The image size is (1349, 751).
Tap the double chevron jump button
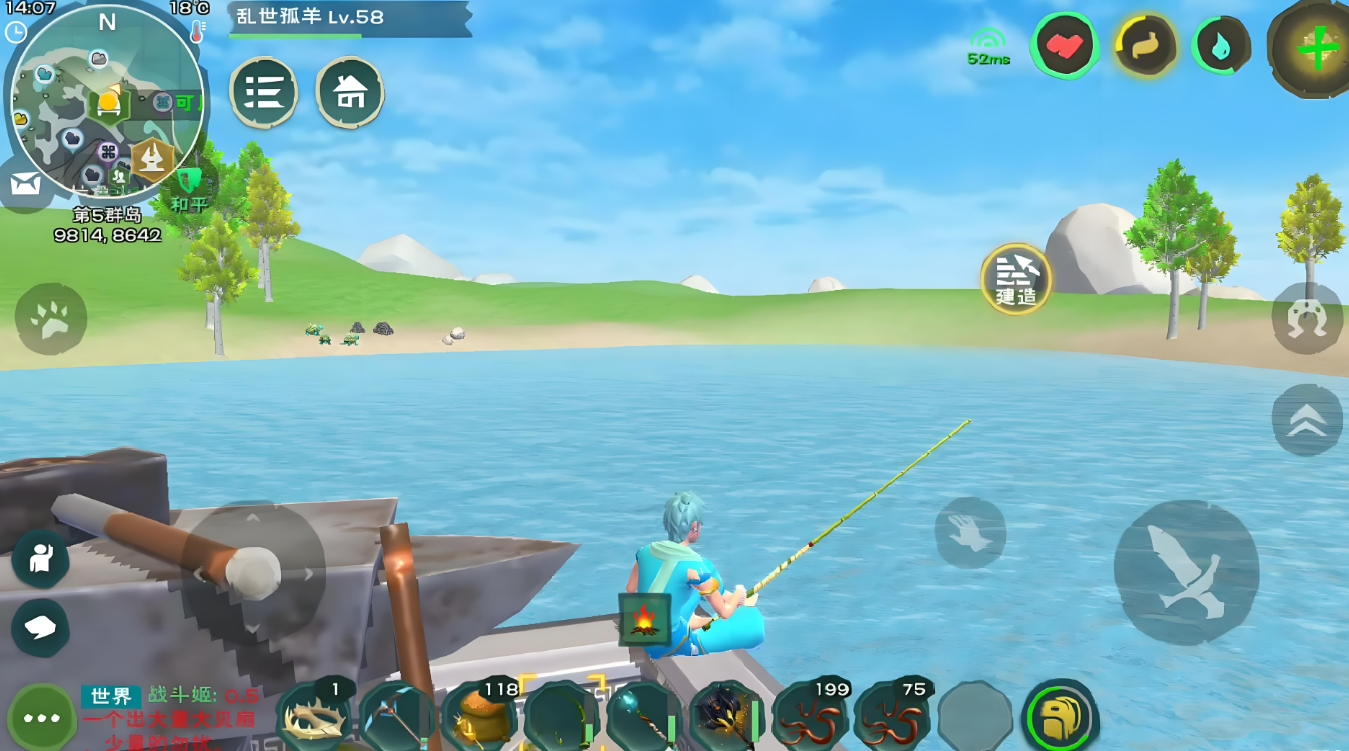[x=1307, y=420]
